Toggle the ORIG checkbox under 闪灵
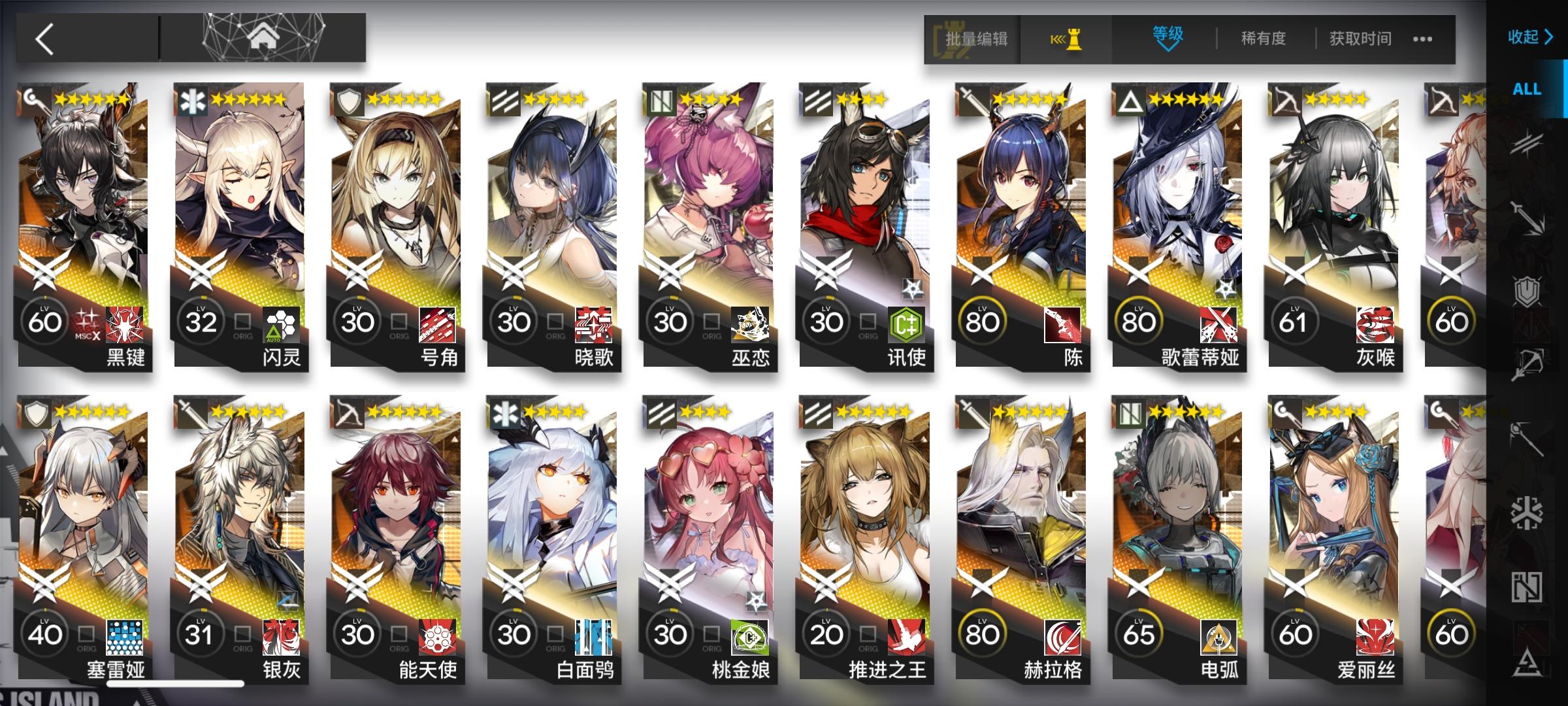This screenshot has width=1568, height=706. click(x=242, y=322)
